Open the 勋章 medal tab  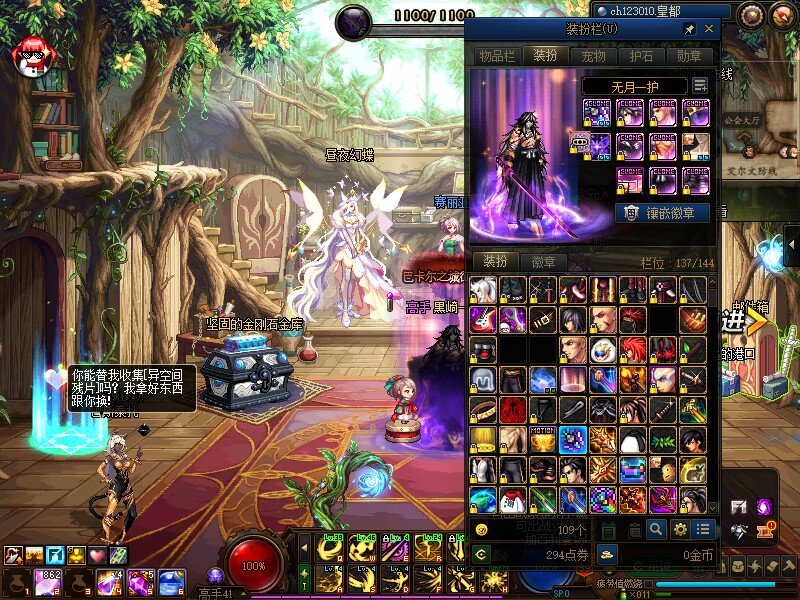[x=692, y=56]
